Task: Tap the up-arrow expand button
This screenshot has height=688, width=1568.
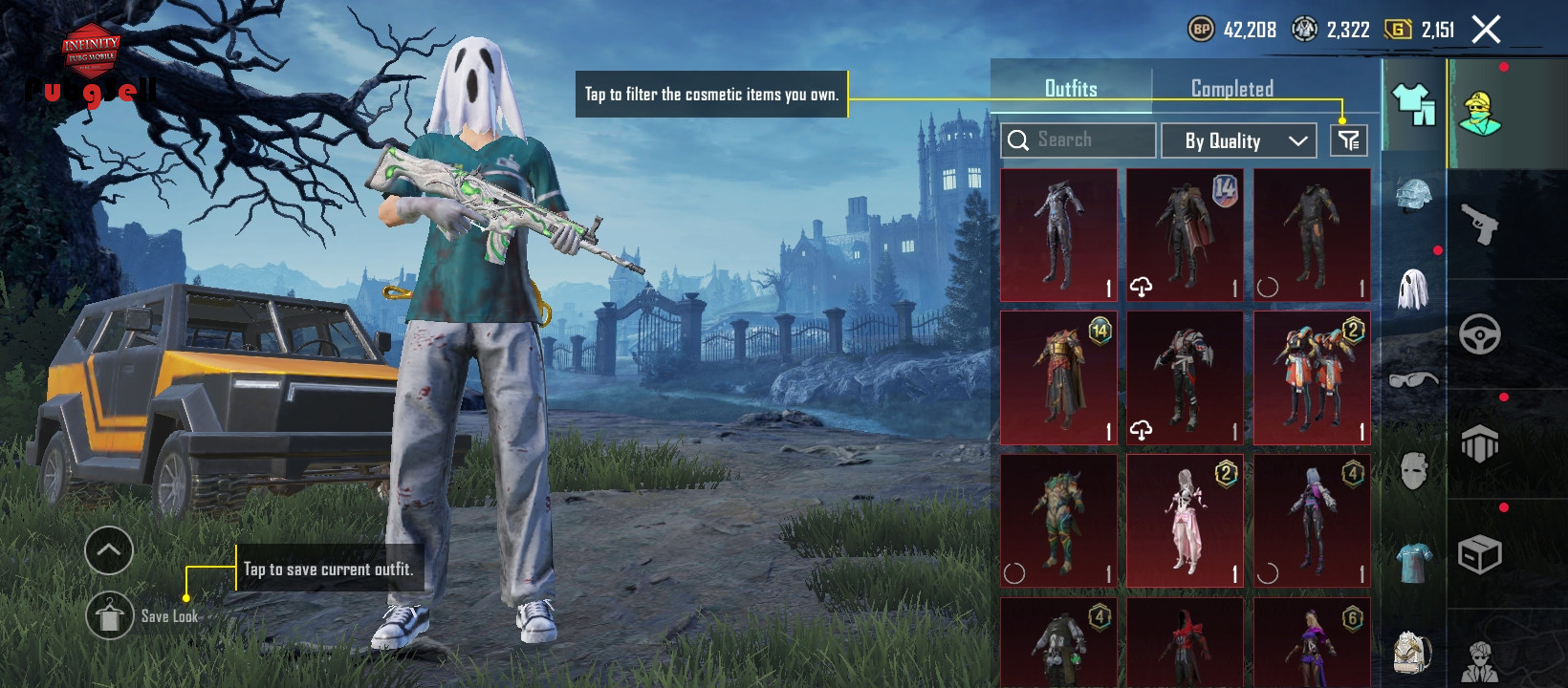Action: [x=109, y=550]
